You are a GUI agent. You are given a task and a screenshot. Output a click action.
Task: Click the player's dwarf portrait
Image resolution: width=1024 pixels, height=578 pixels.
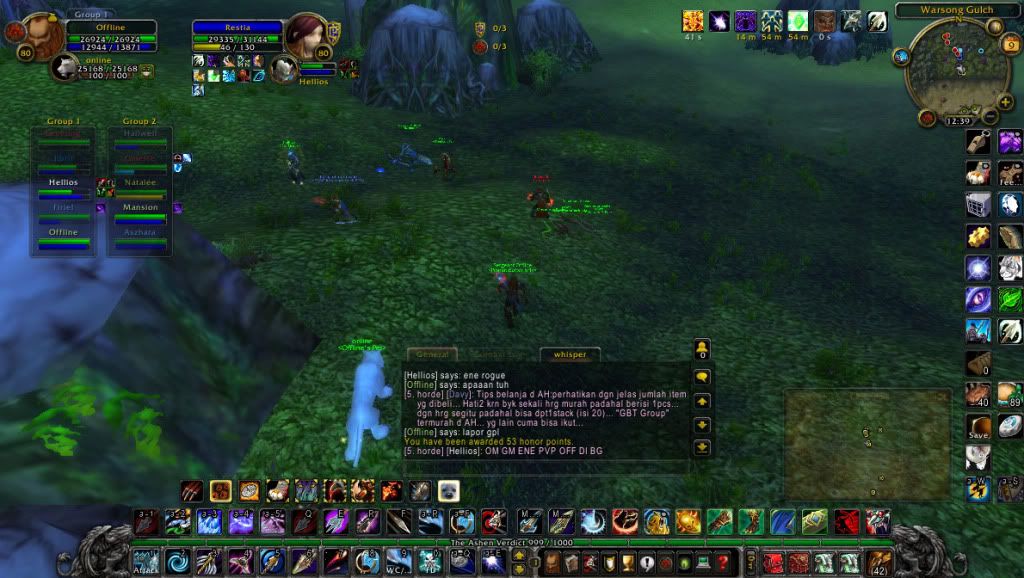tap(42, 36)
